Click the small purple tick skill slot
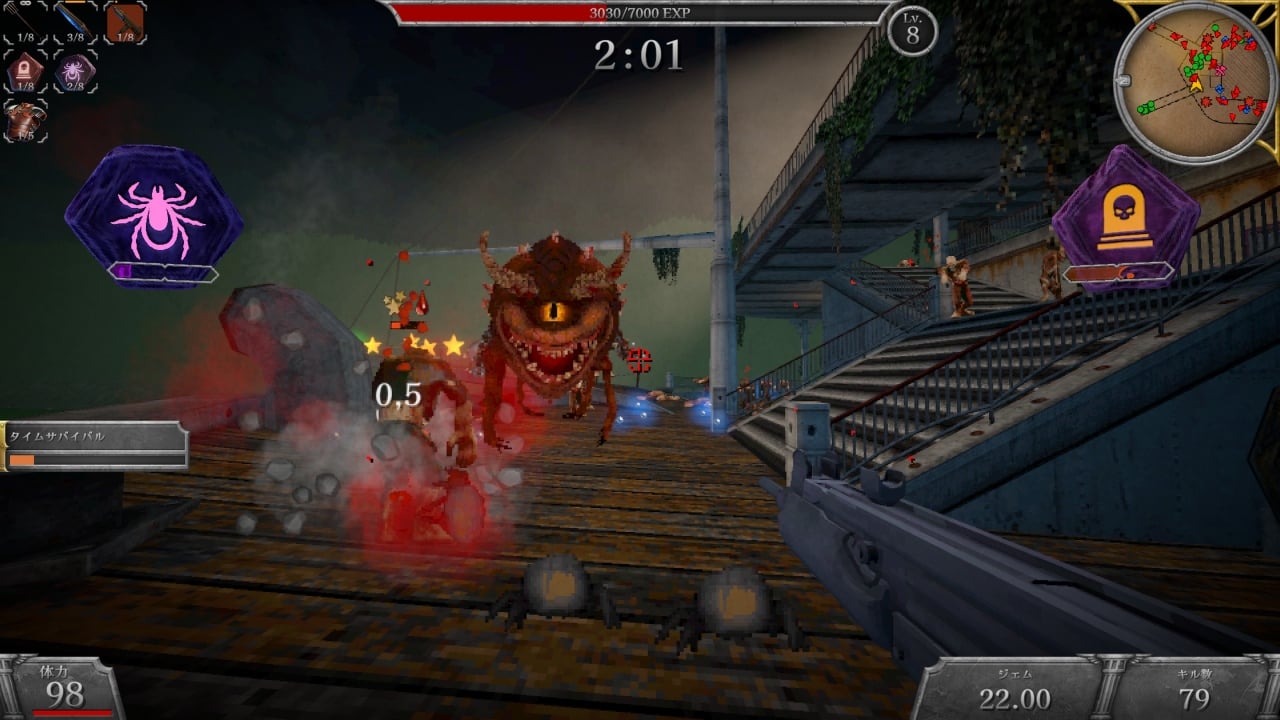 click(x=75, y=72)
